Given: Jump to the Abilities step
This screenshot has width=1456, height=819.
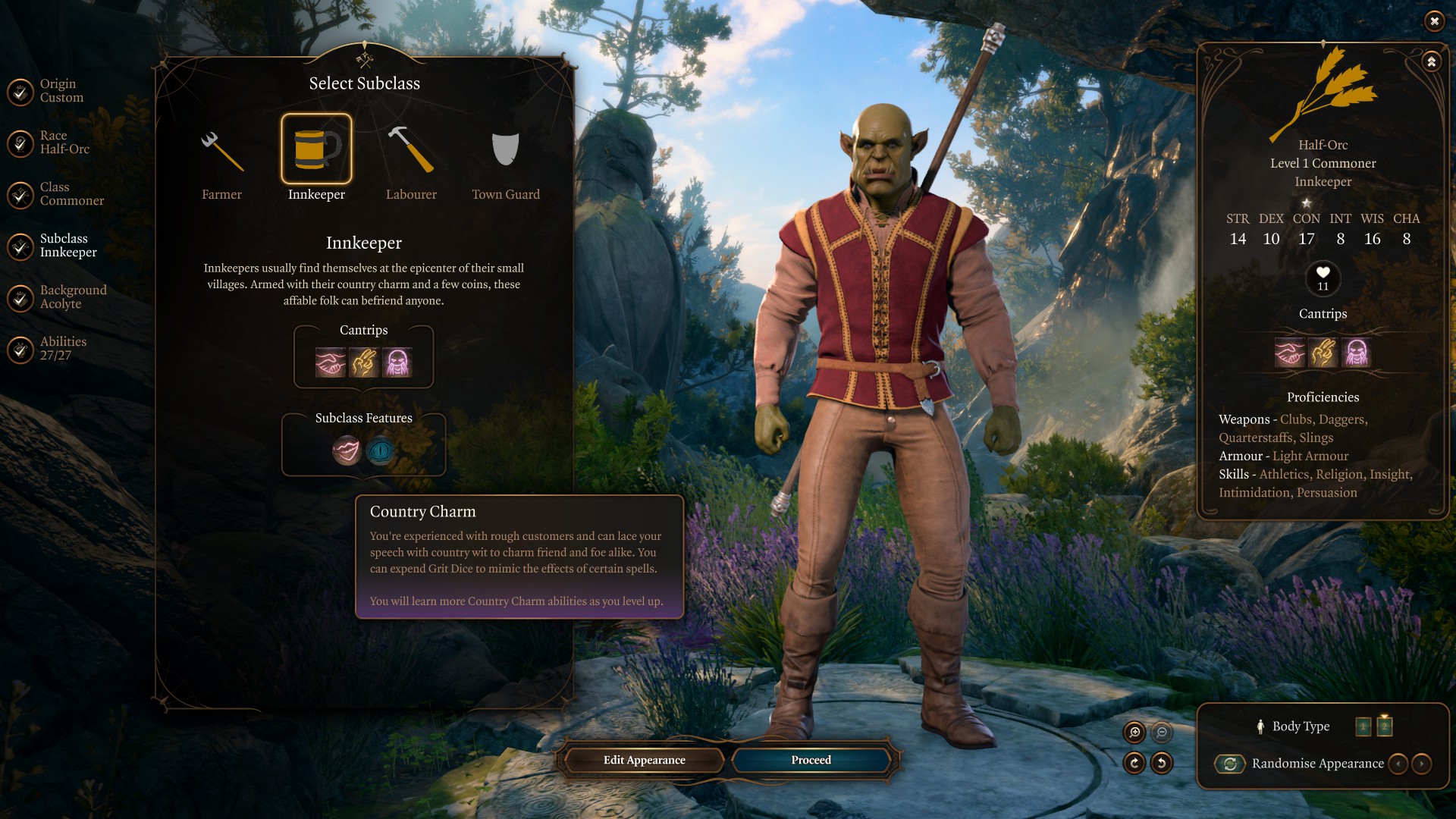Looking at the screenshot, I should pos(20,349).
